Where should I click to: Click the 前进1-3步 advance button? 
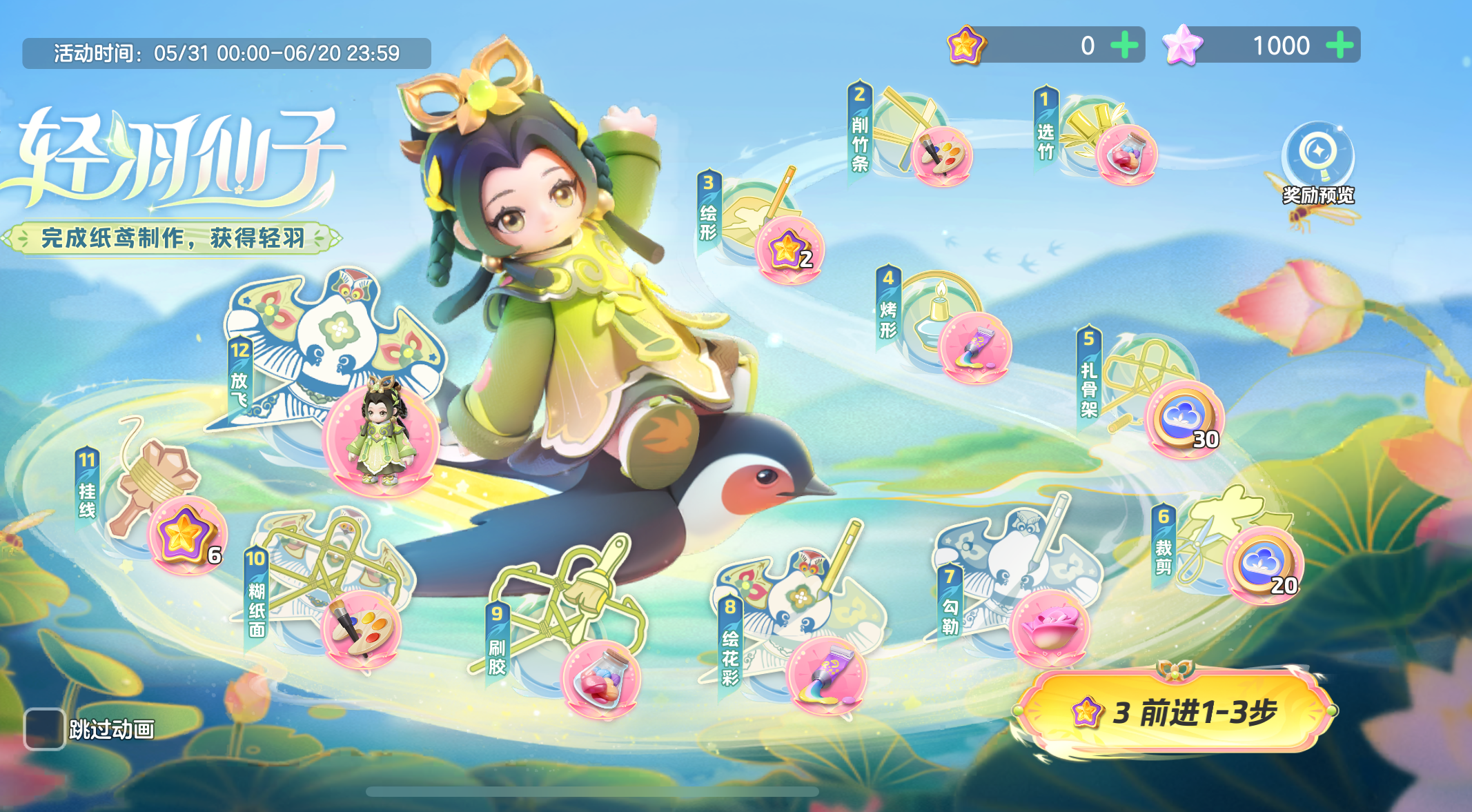(x=1175, y=711)
